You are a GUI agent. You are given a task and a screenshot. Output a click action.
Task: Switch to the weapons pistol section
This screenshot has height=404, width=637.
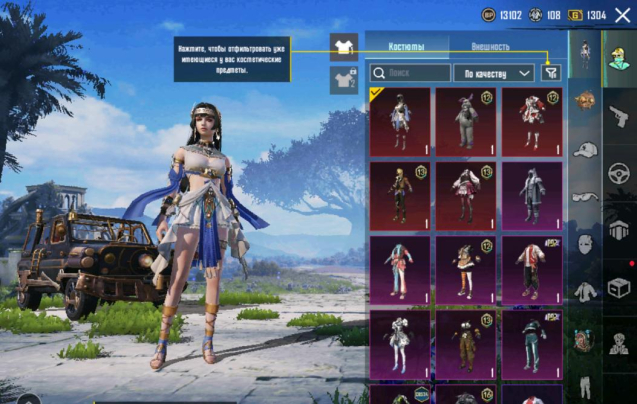(x=619, y=116)
